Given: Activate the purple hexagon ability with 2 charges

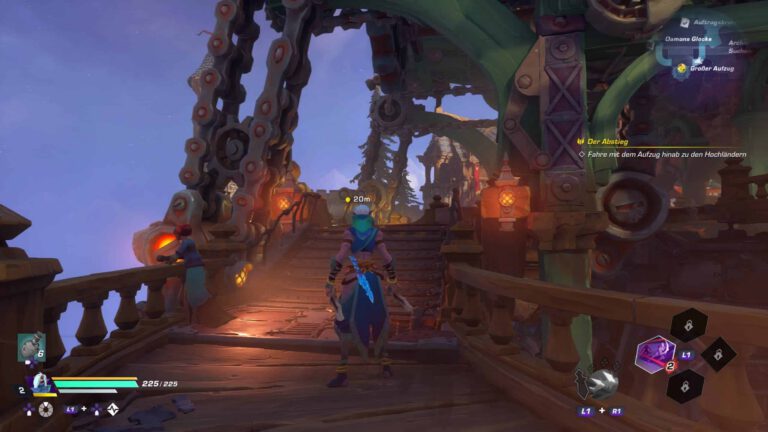Looking at the screenshot, I should (x=657, y=354).
